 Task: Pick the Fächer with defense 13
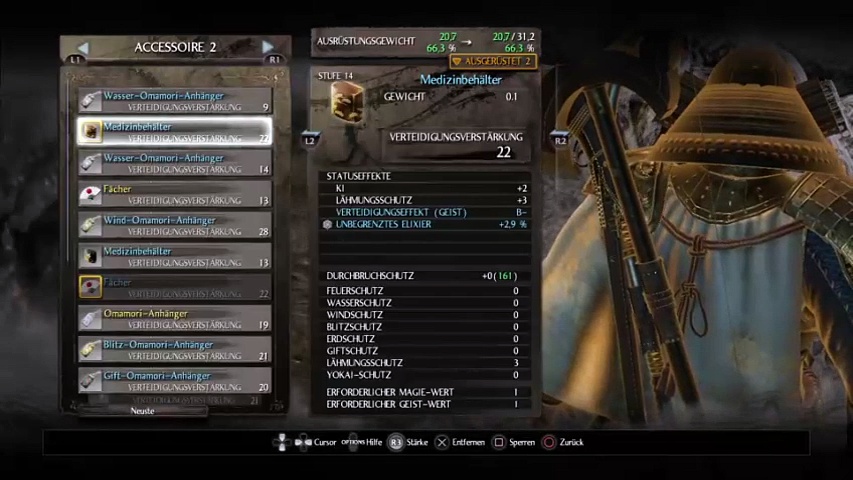[x=175, y=193]
